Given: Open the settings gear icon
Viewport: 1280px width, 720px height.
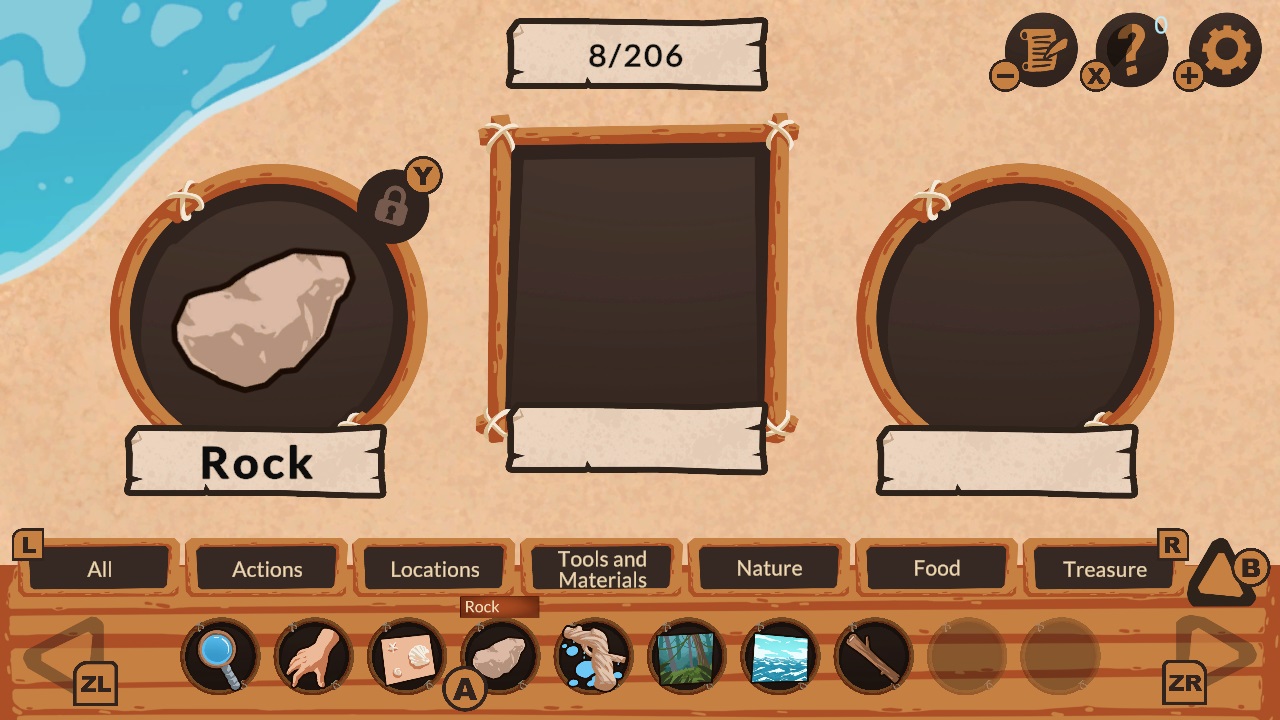Looking at the screenshot, I should click(x=1225, y=48).
